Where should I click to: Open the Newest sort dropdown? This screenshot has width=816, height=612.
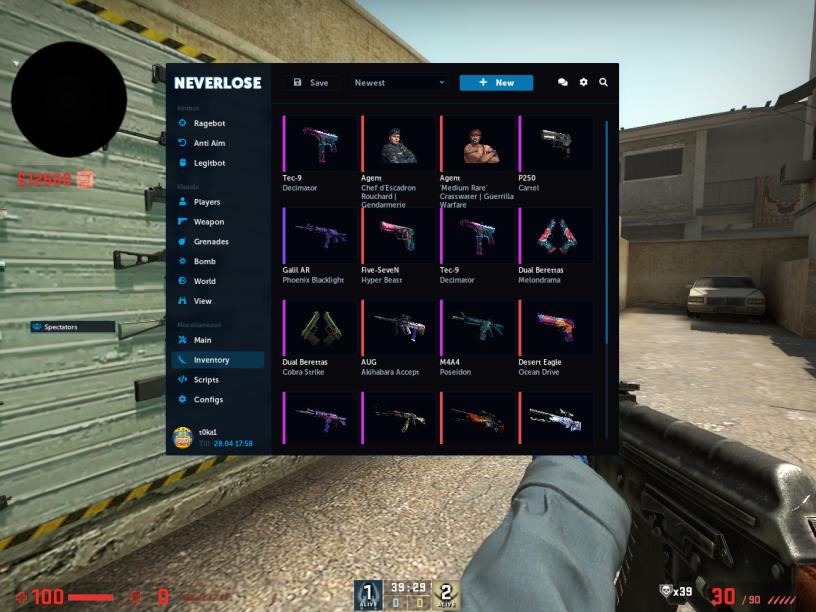pos(399,83)
